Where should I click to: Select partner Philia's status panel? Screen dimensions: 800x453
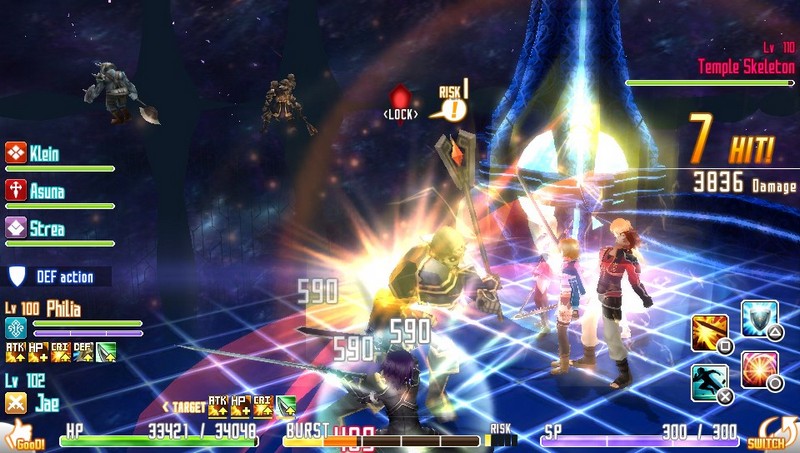60,309
